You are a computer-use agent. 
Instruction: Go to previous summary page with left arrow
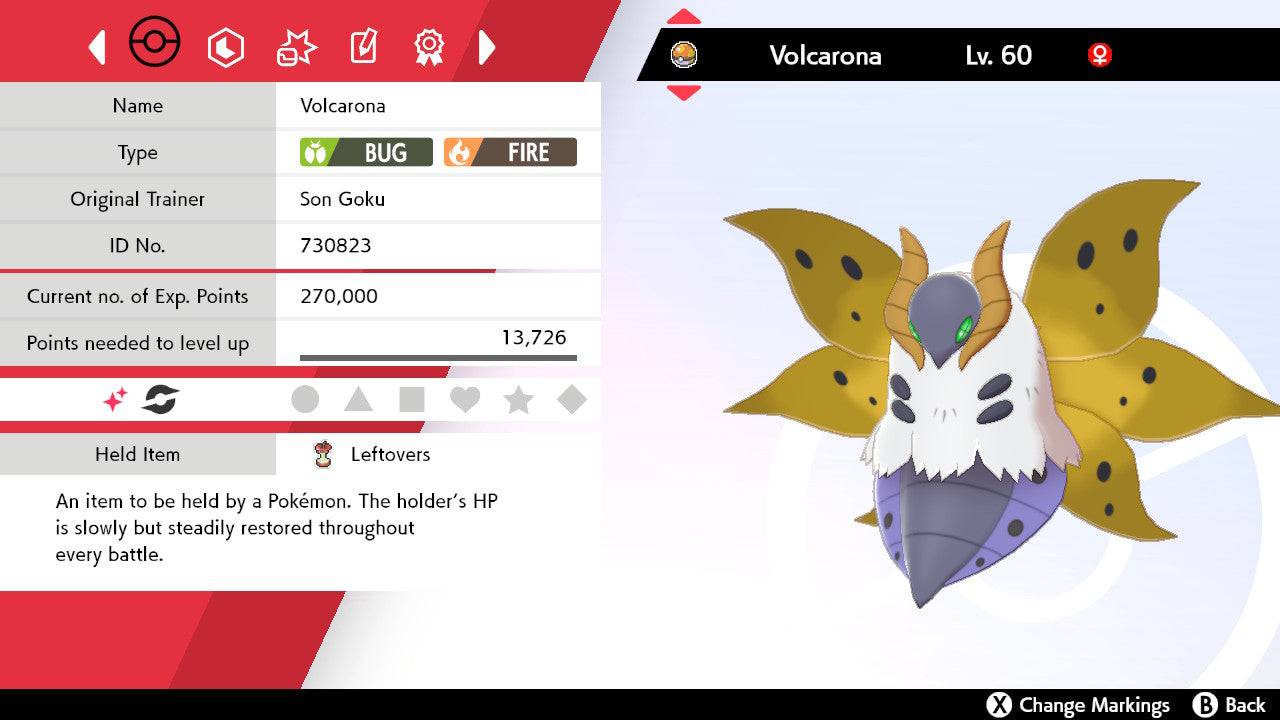[x=97, y=47]
